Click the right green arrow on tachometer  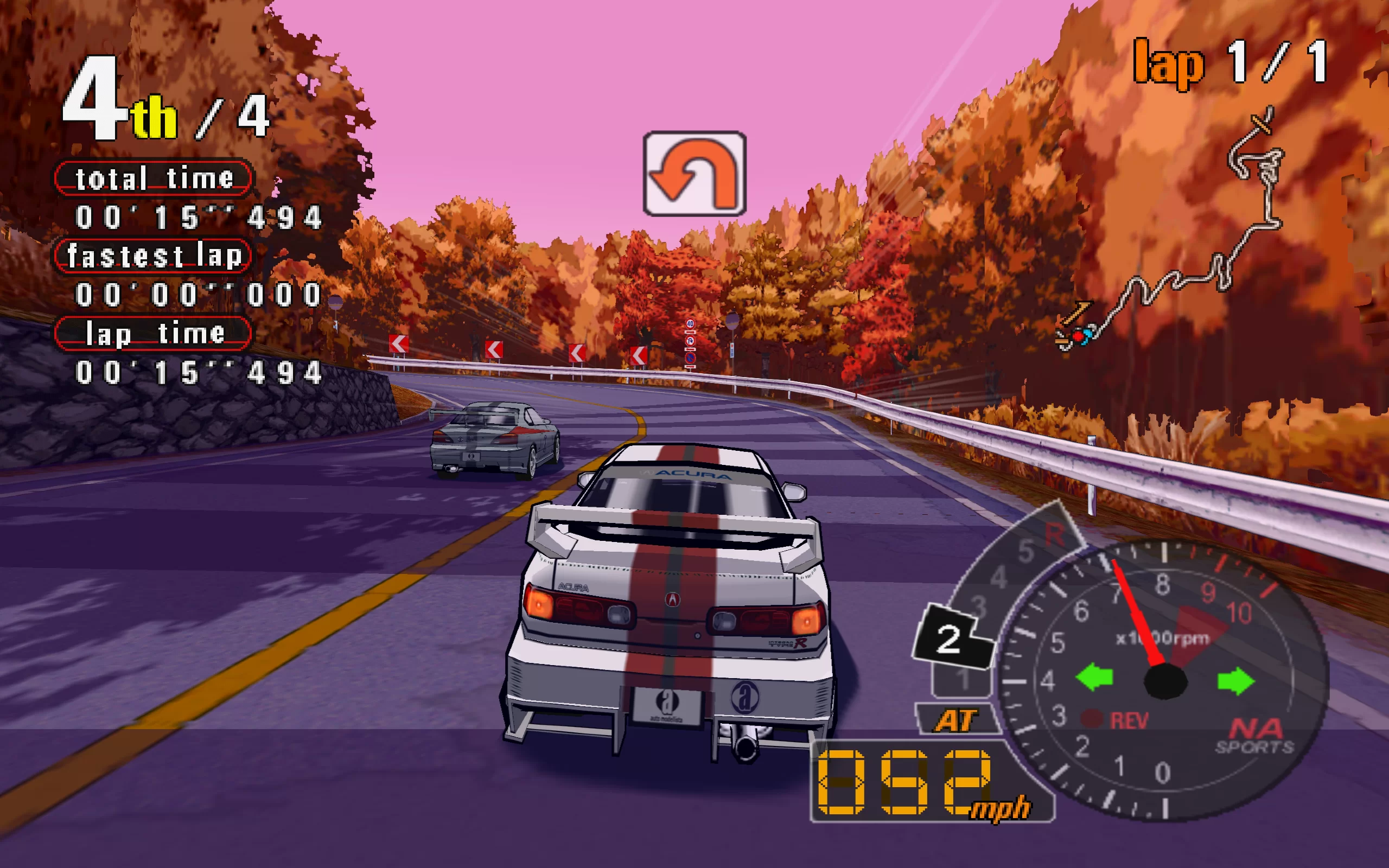click(1236, 681)
